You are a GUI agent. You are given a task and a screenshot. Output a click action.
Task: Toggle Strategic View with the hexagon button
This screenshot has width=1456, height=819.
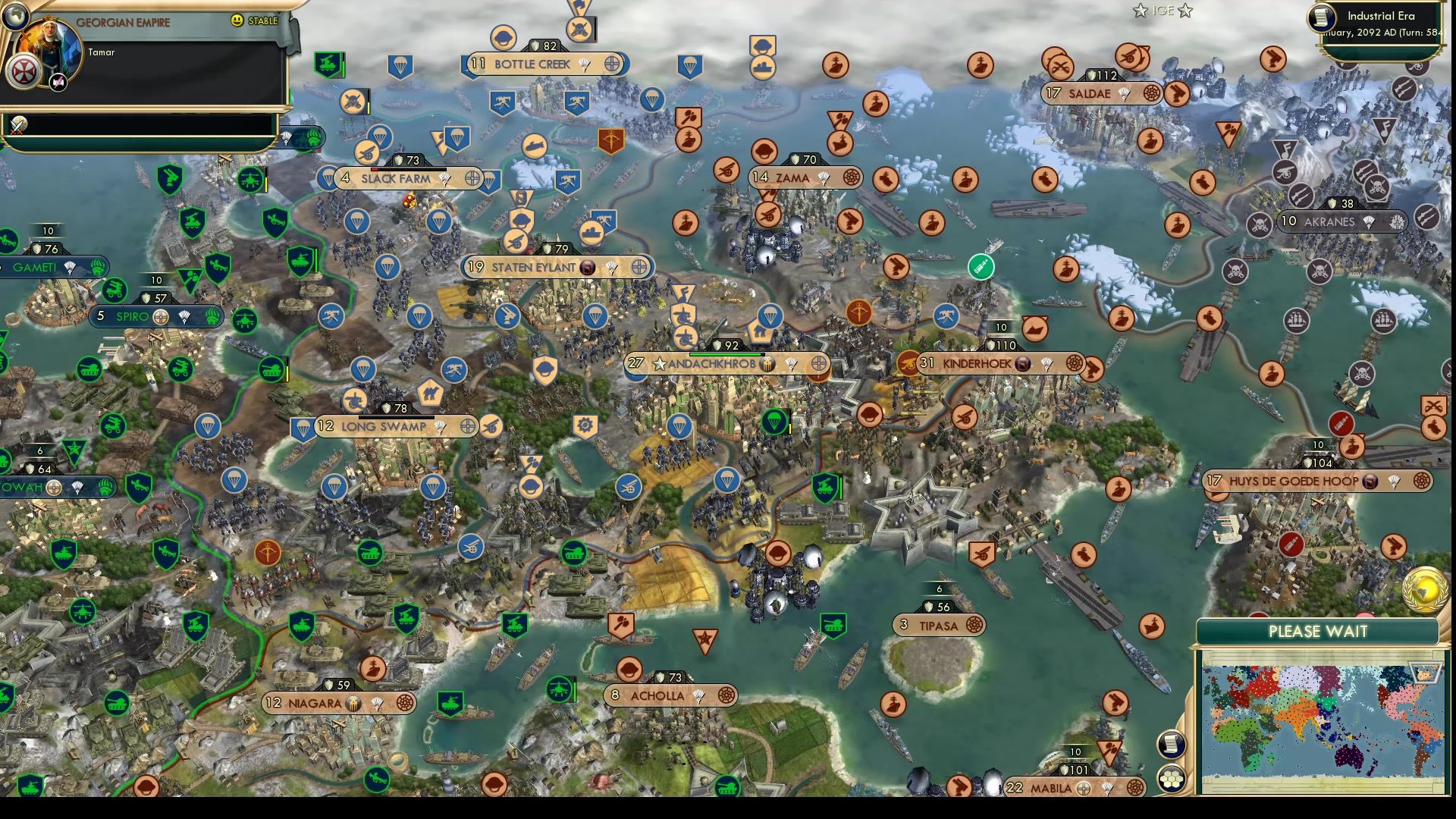click(1171, 777)
